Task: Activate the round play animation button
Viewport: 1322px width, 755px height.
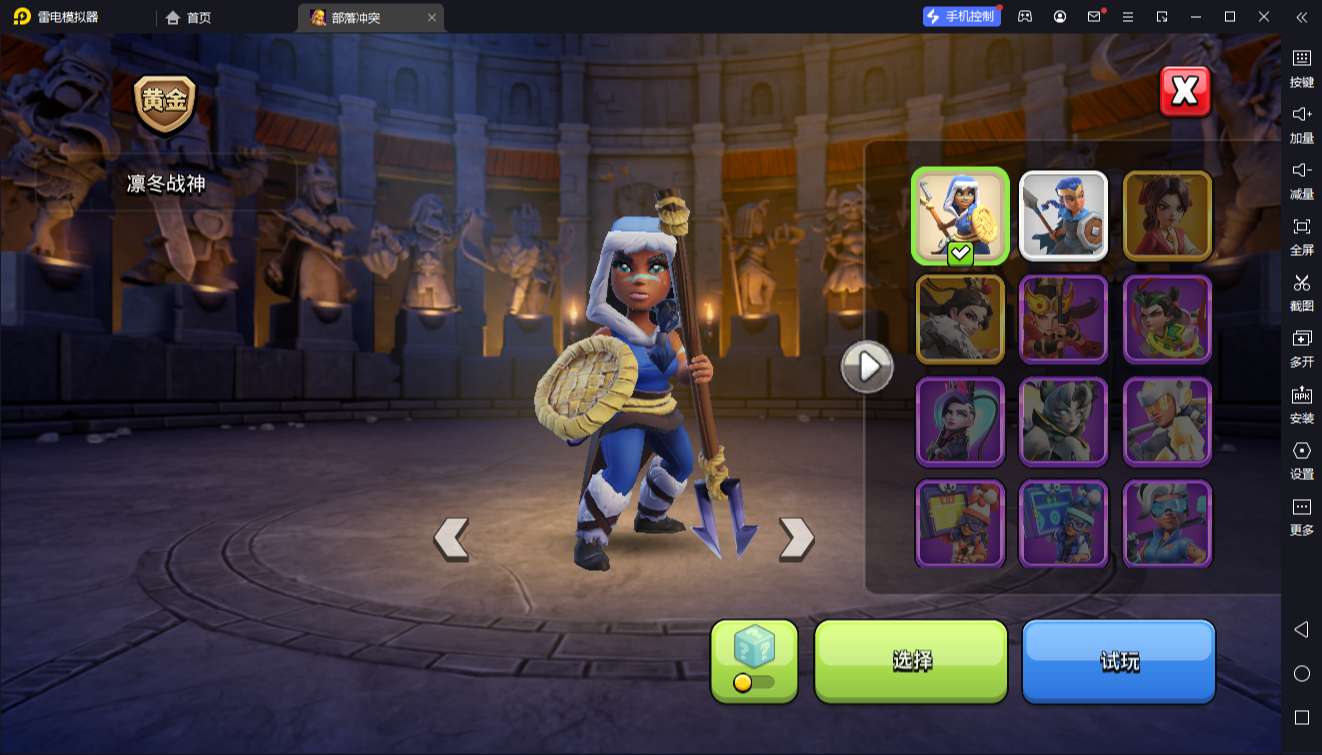Action: 866,367
